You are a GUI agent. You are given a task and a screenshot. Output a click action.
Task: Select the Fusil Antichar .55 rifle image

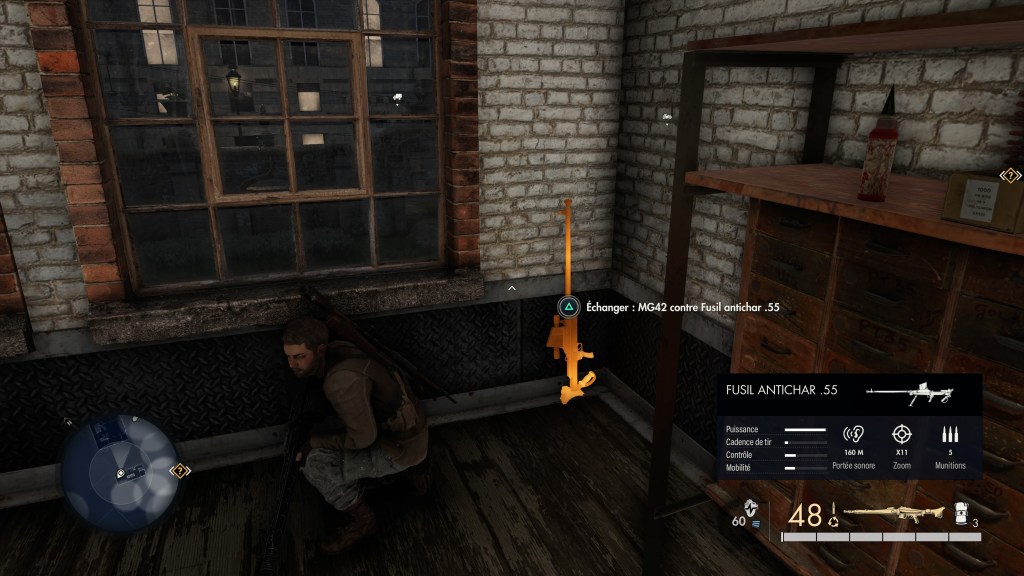pos(909,394)
